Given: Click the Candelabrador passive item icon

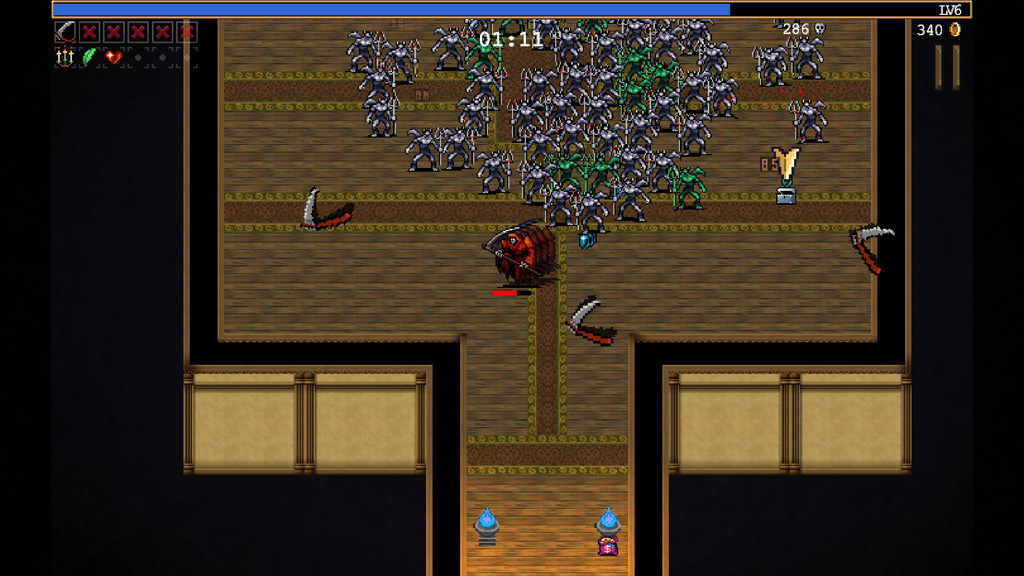Looking at the screenshot, I should 65,57.
